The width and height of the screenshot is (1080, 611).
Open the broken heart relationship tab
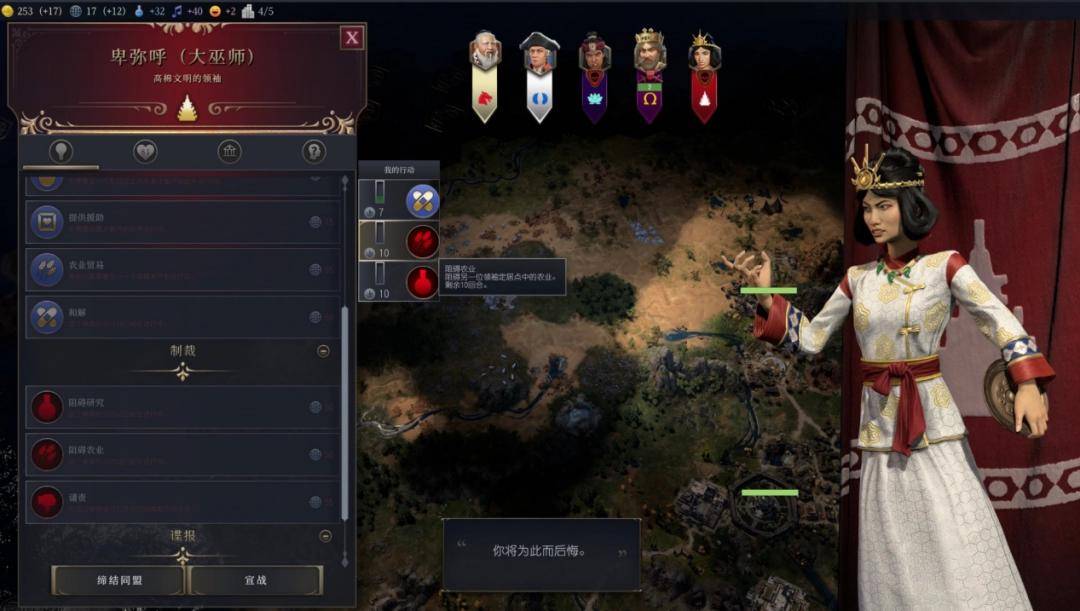pyautogui.click(x=145, y=152)
